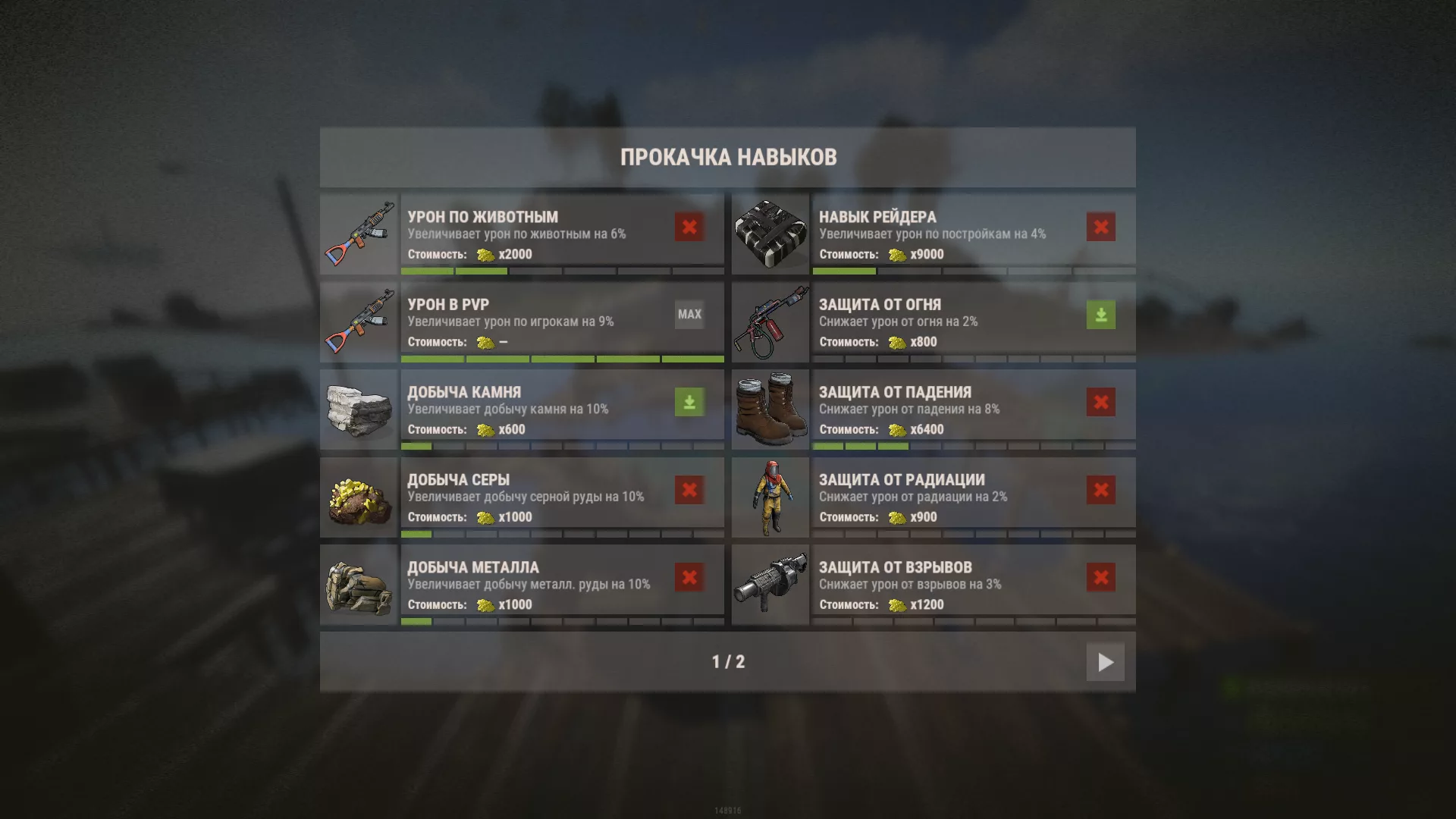Image resolution: width=1456 pixels, height=819 pixels.
Task: Toggle off the Добыча серы skill
Action: (689, 489)
